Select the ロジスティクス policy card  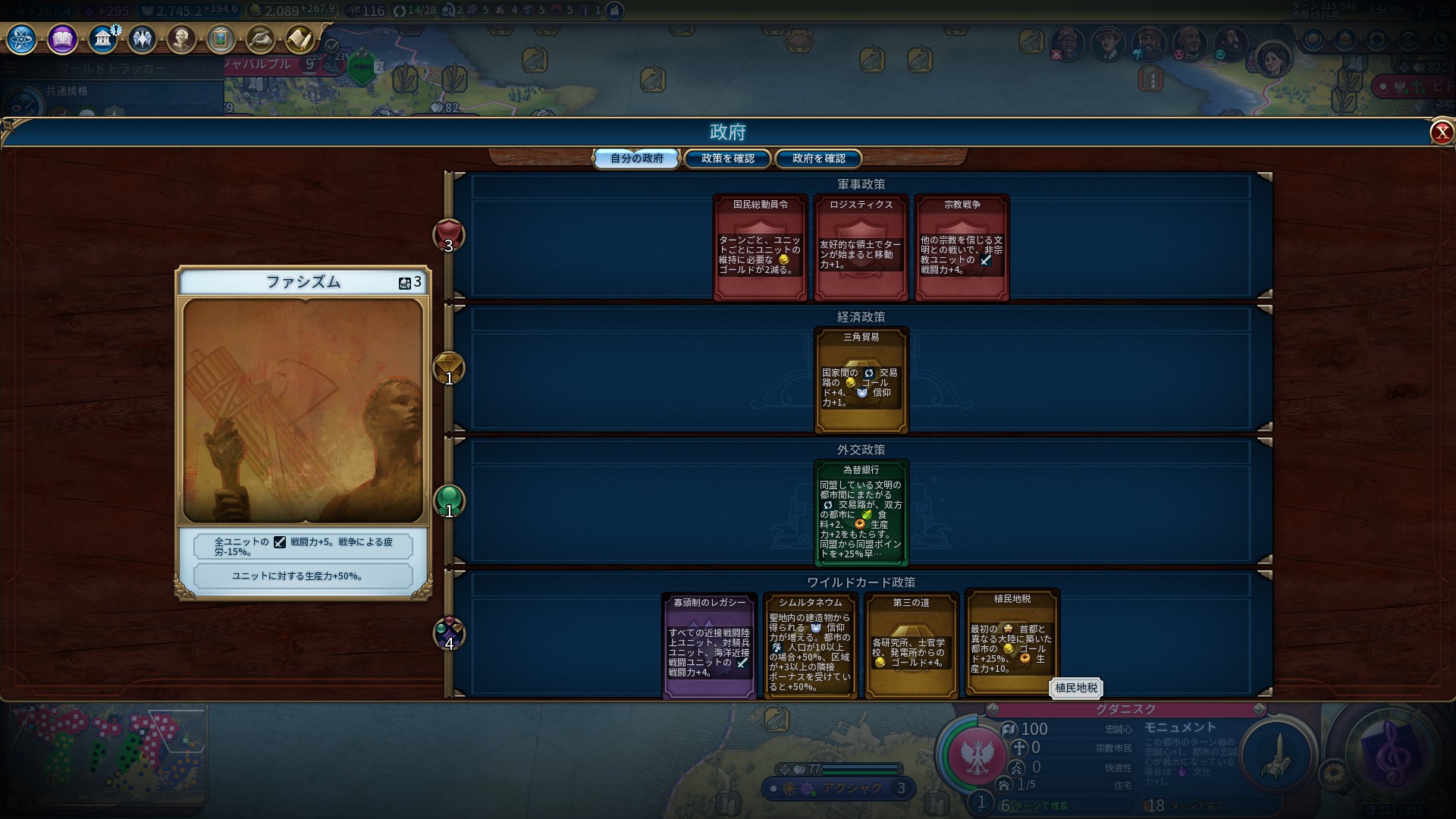tap(861, 247)
